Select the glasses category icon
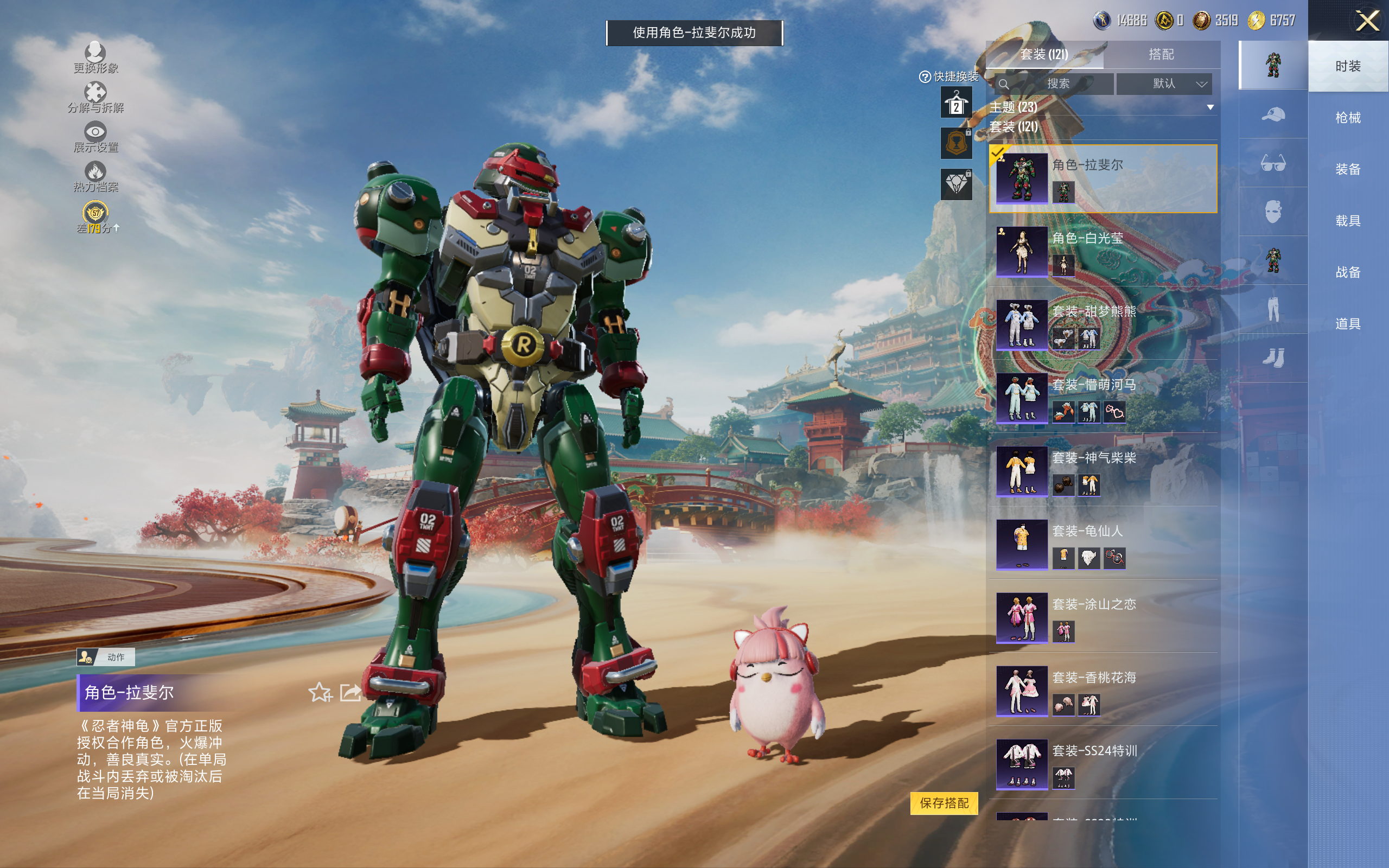The height and width of the screenshot is (868, 1389). 1272,163
